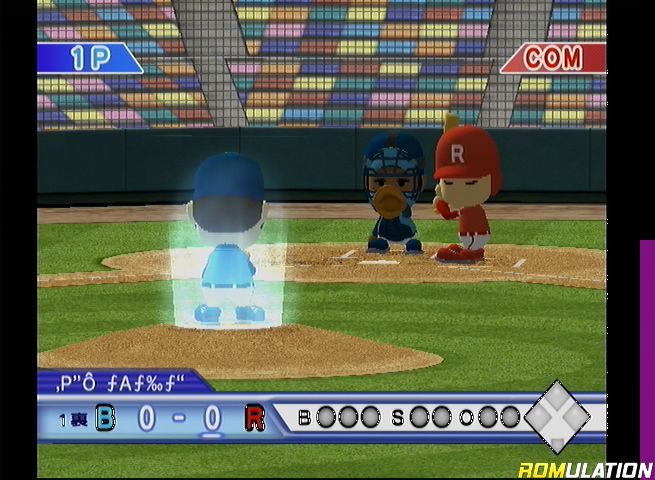Click the blue 1P player banner
Image resolution: width=655 pixels, height=480 pixels.
pyautogui.click(x=88, y=58)
